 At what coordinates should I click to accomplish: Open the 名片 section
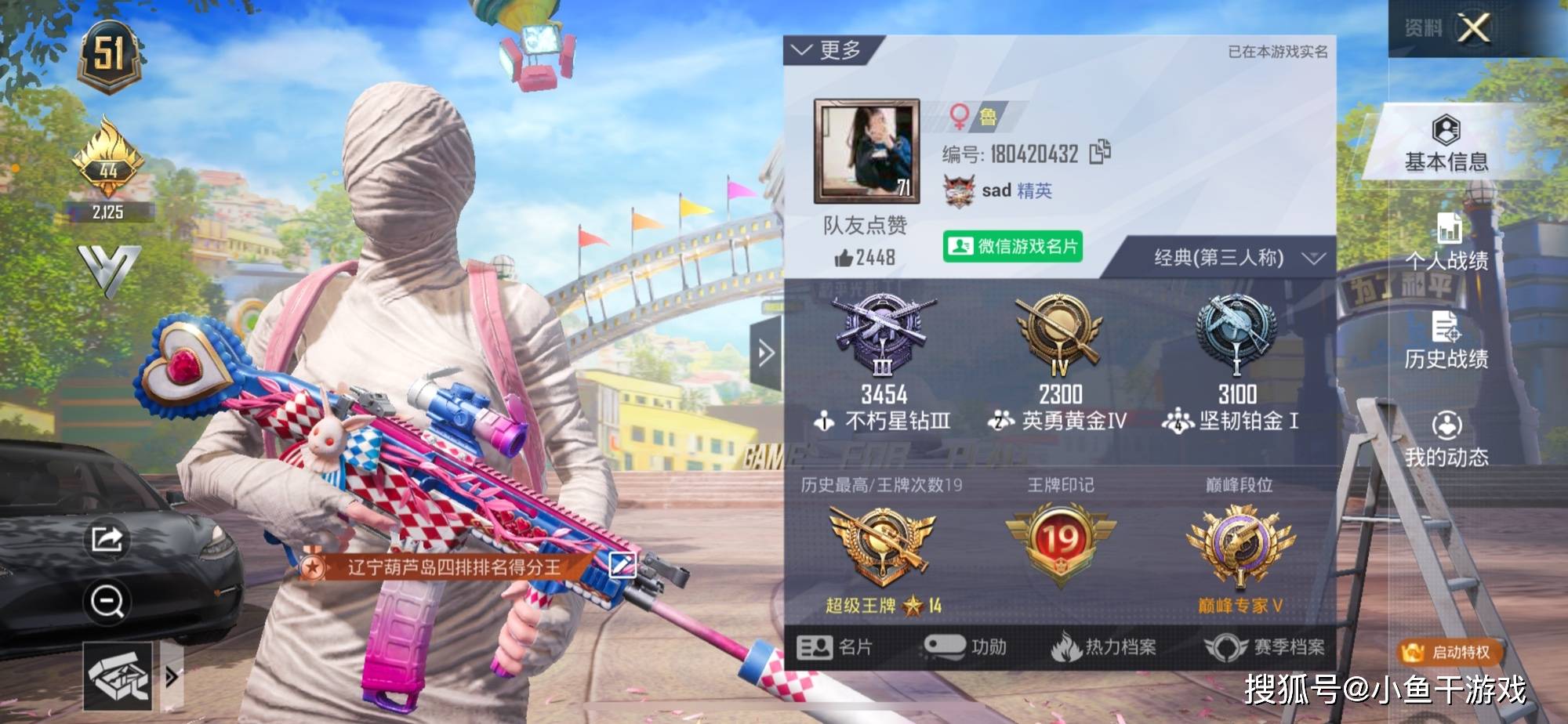834,647
